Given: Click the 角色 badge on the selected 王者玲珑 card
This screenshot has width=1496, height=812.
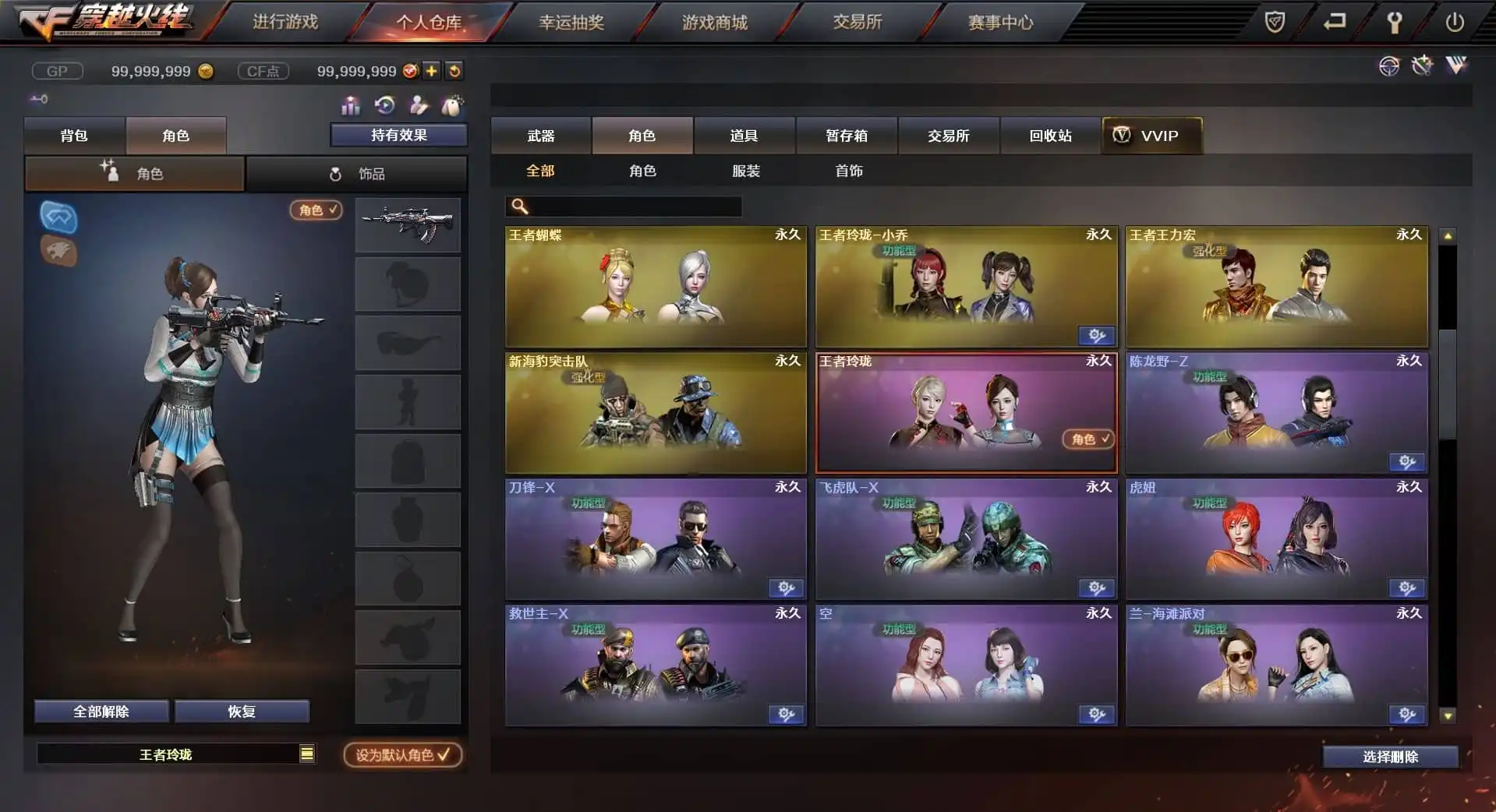Looking at the screenshot, I should 1088,439.
